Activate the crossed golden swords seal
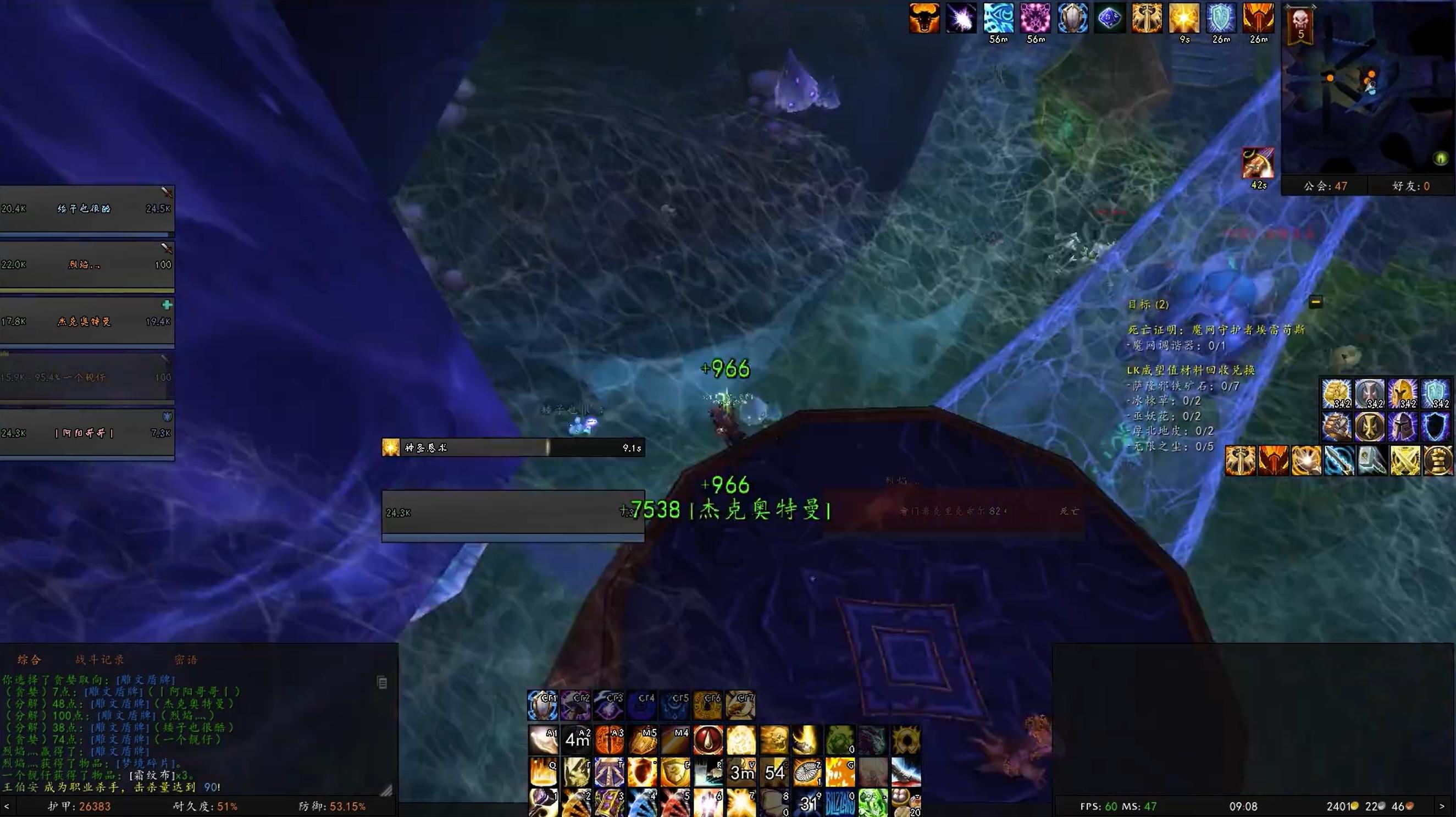Image resolution: width=1456 pixels, height=817 pixels. point(1404,460)
